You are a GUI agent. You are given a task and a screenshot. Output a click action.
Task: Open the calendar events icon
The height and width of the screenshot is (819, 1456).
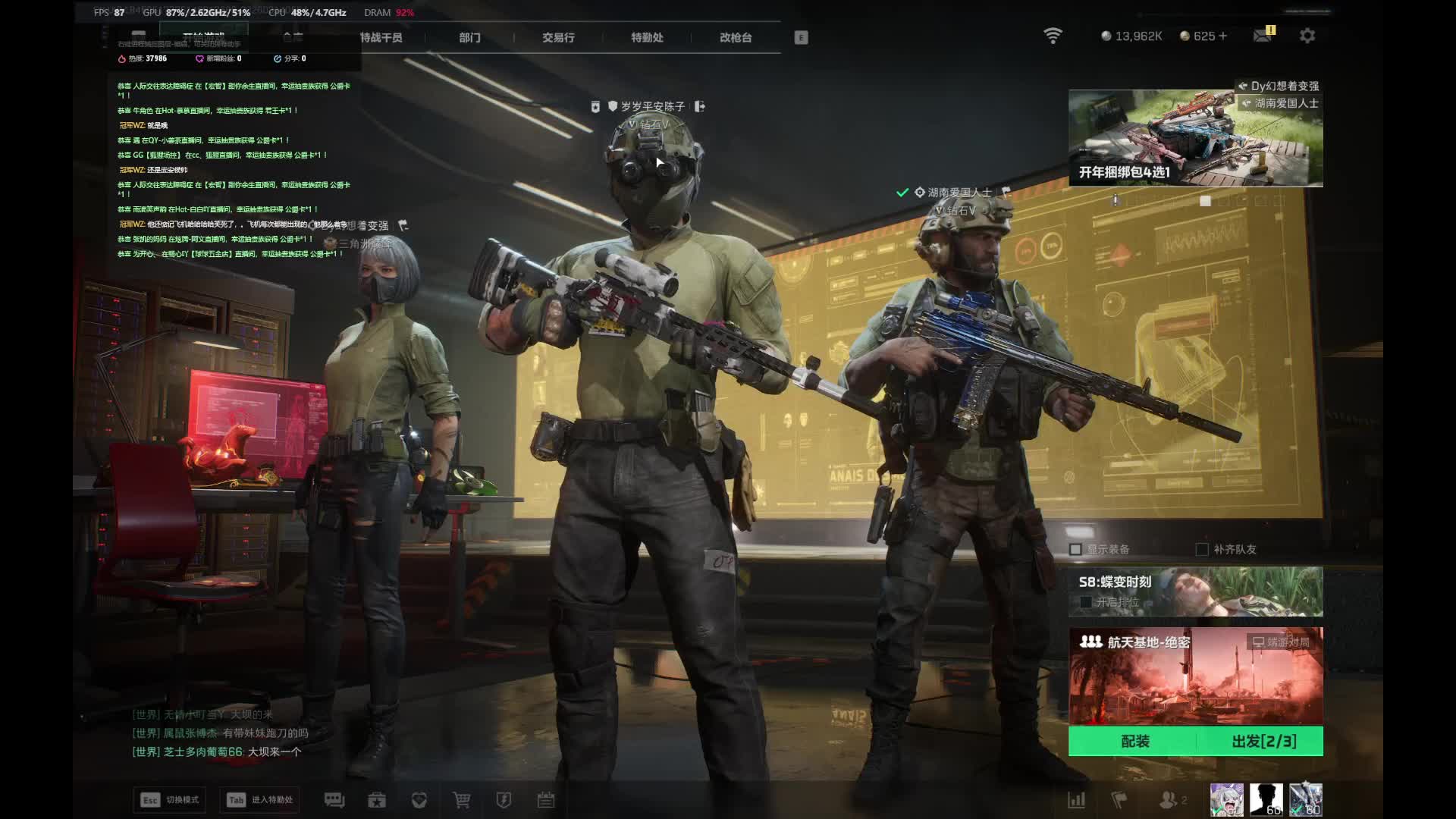pyautogui.click(x=546, y=800)
